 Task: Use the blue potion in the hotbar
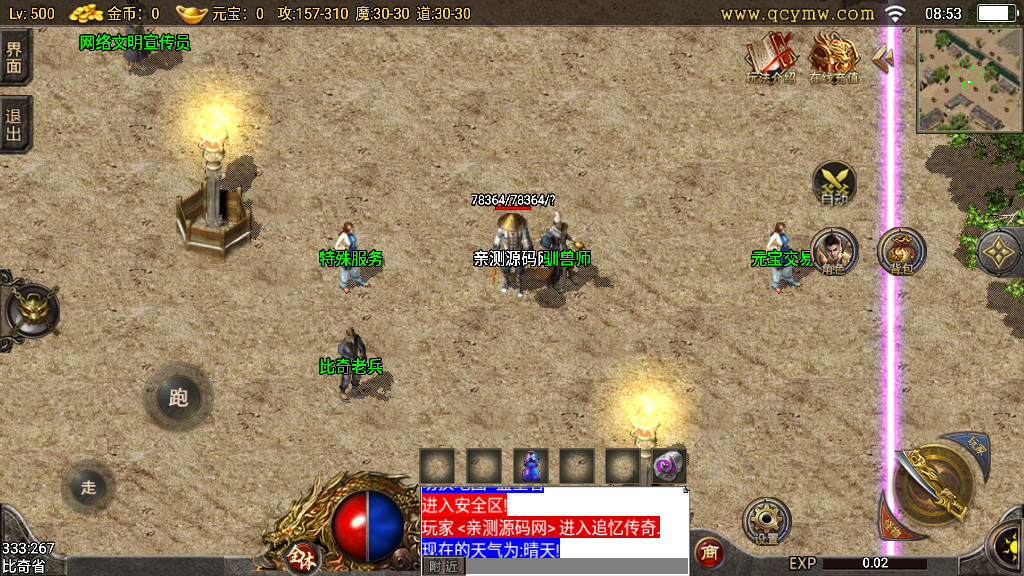coord(530,466)
